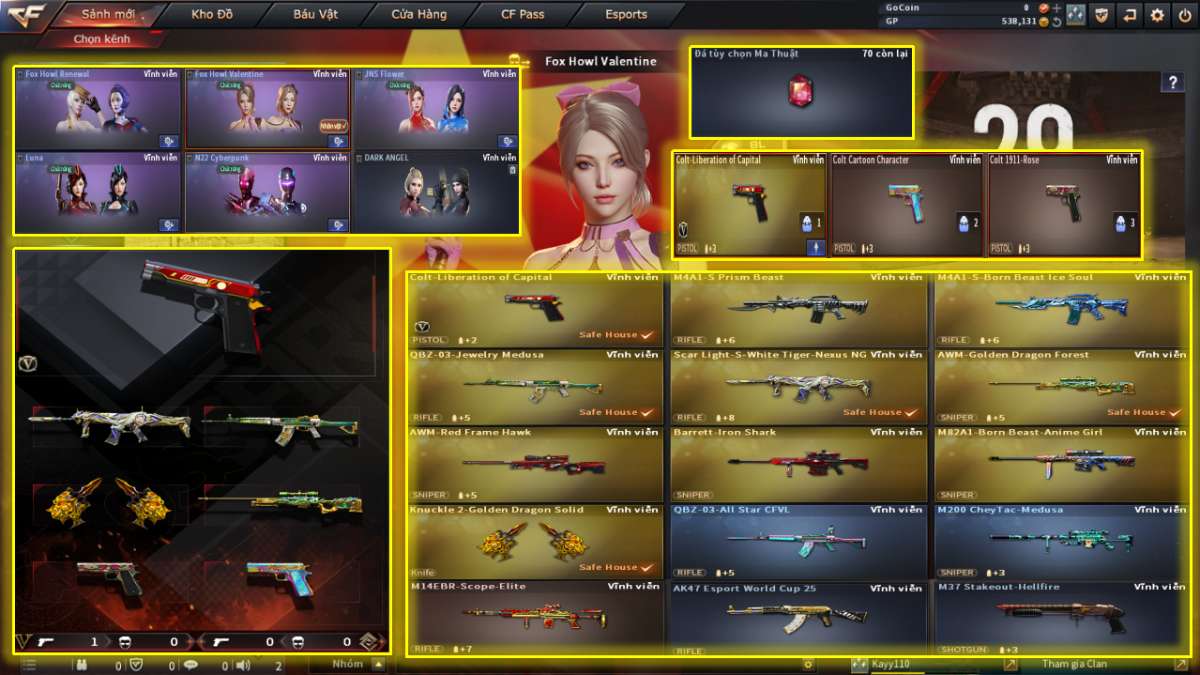Choose the Colt 1911-Rose pistol slot
This screenshot has height=675, width=1200.
1063,205
